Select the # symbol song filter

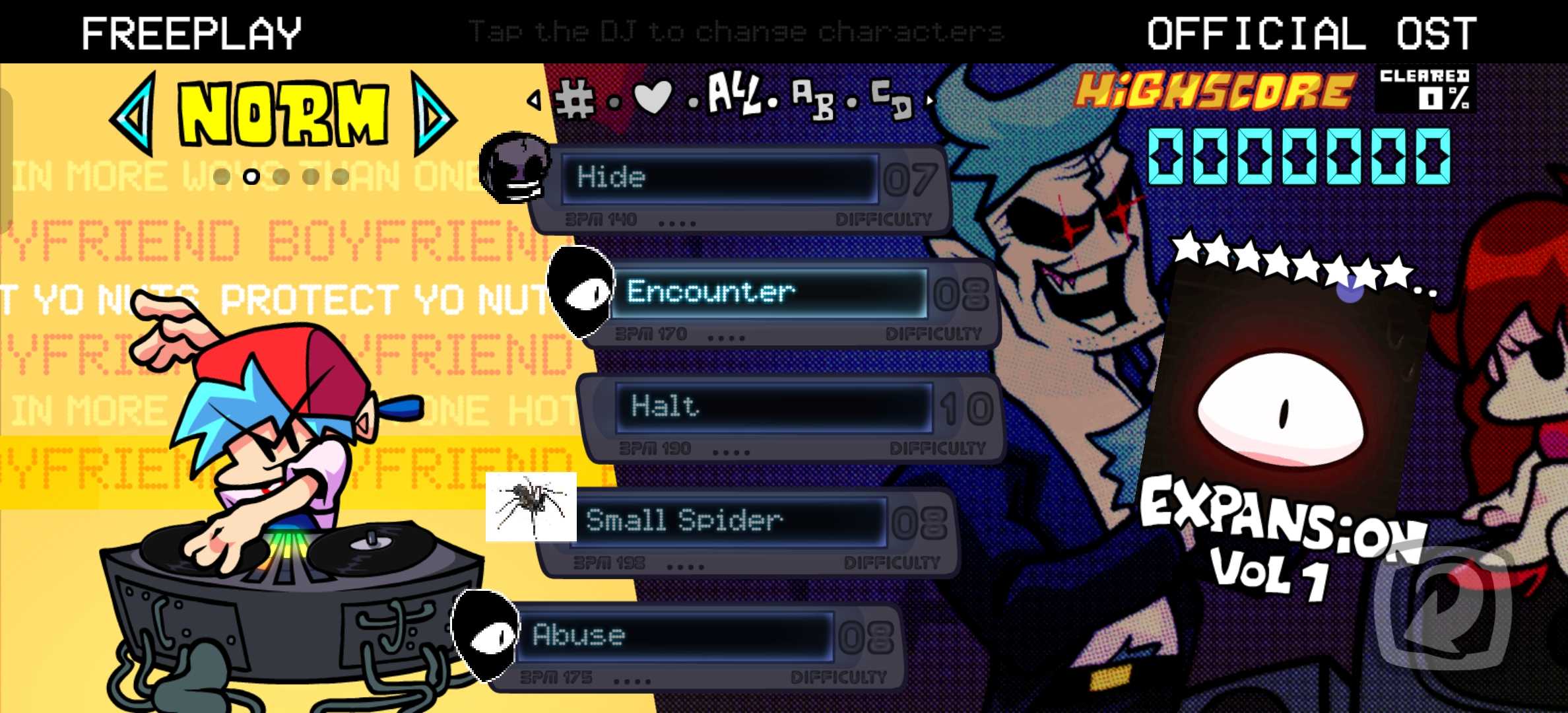[575, 99]
